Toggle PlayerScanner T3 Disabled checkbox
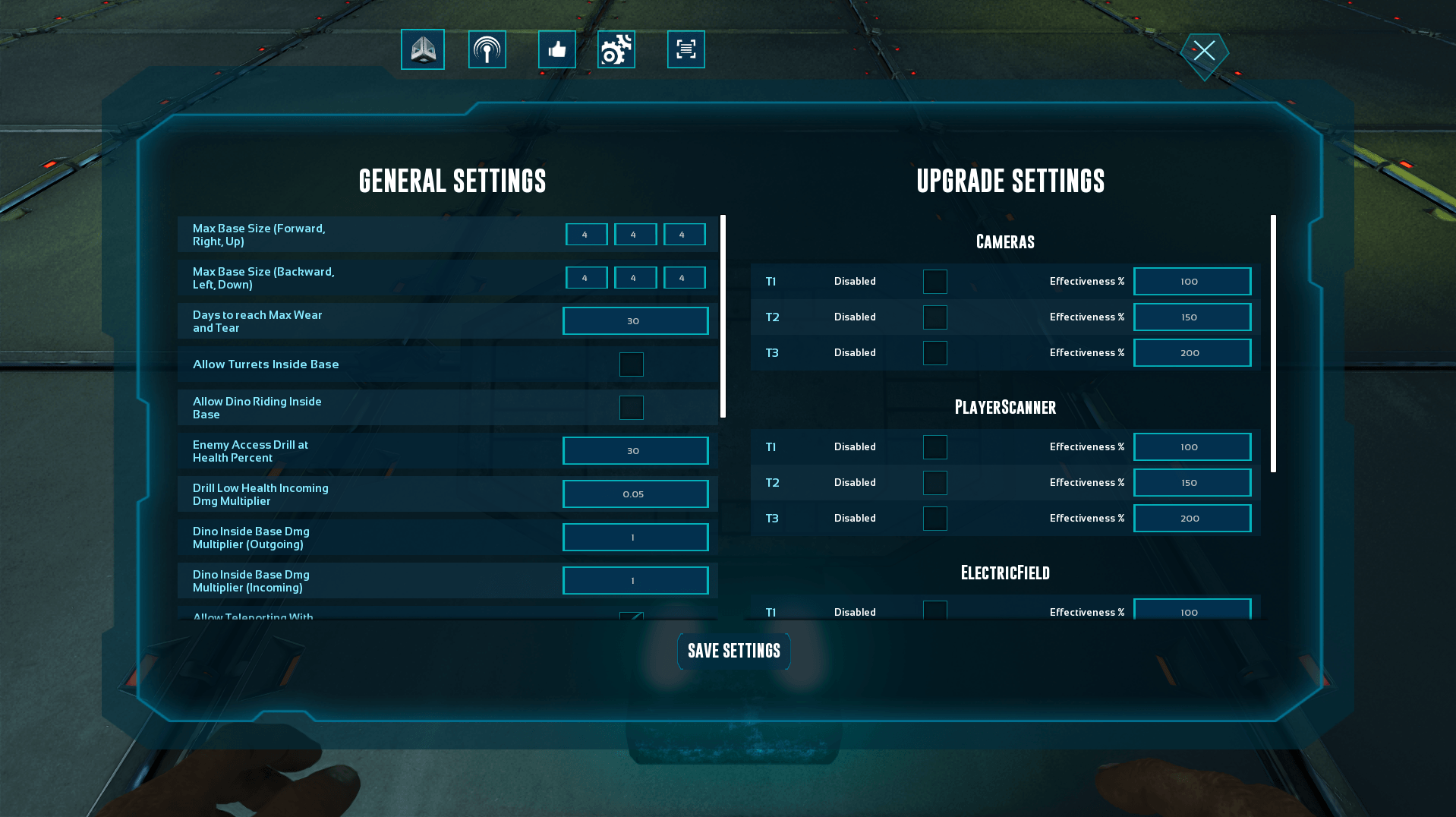 click(x=935, y=519)
